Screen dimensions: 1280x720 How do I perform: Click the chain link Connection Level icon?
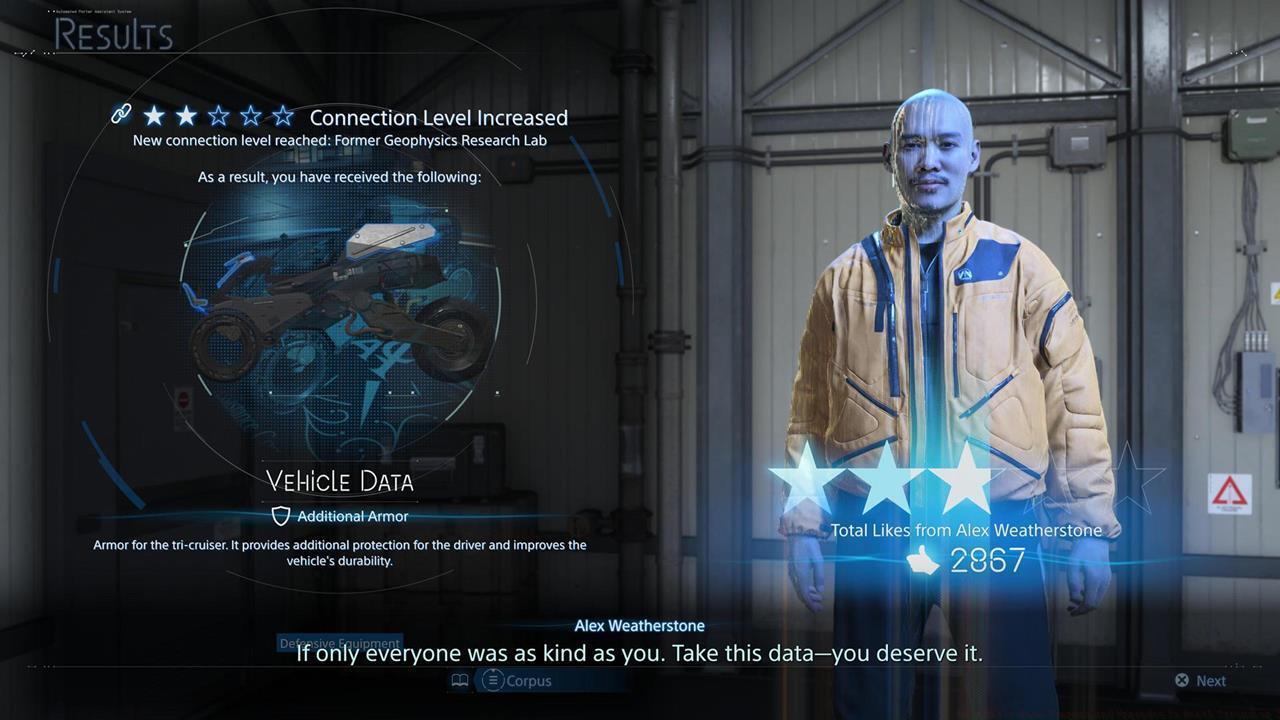click(121, 114)
